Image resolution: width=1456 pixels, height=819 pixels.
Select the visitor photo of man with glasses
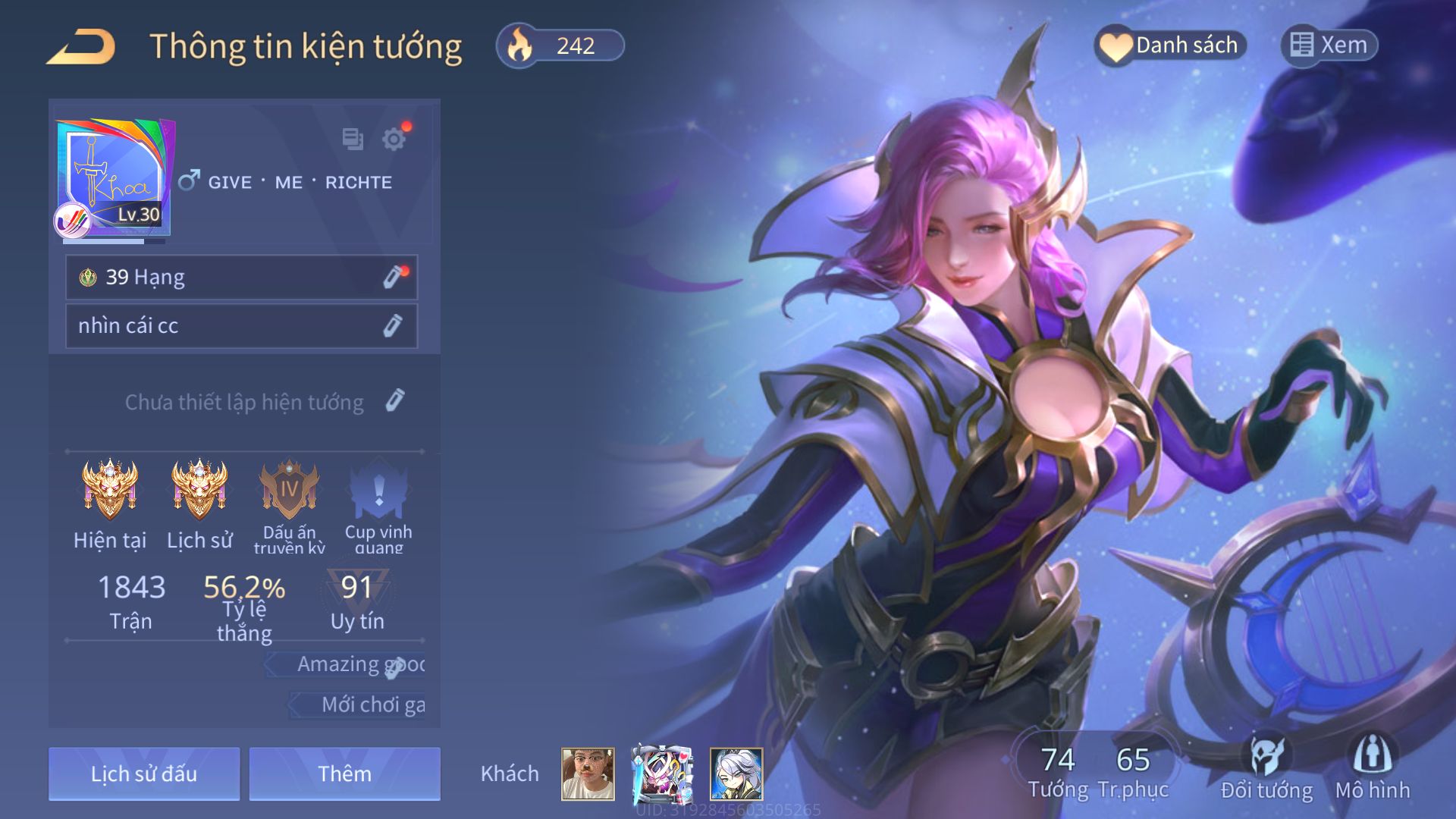click(588, 773)
